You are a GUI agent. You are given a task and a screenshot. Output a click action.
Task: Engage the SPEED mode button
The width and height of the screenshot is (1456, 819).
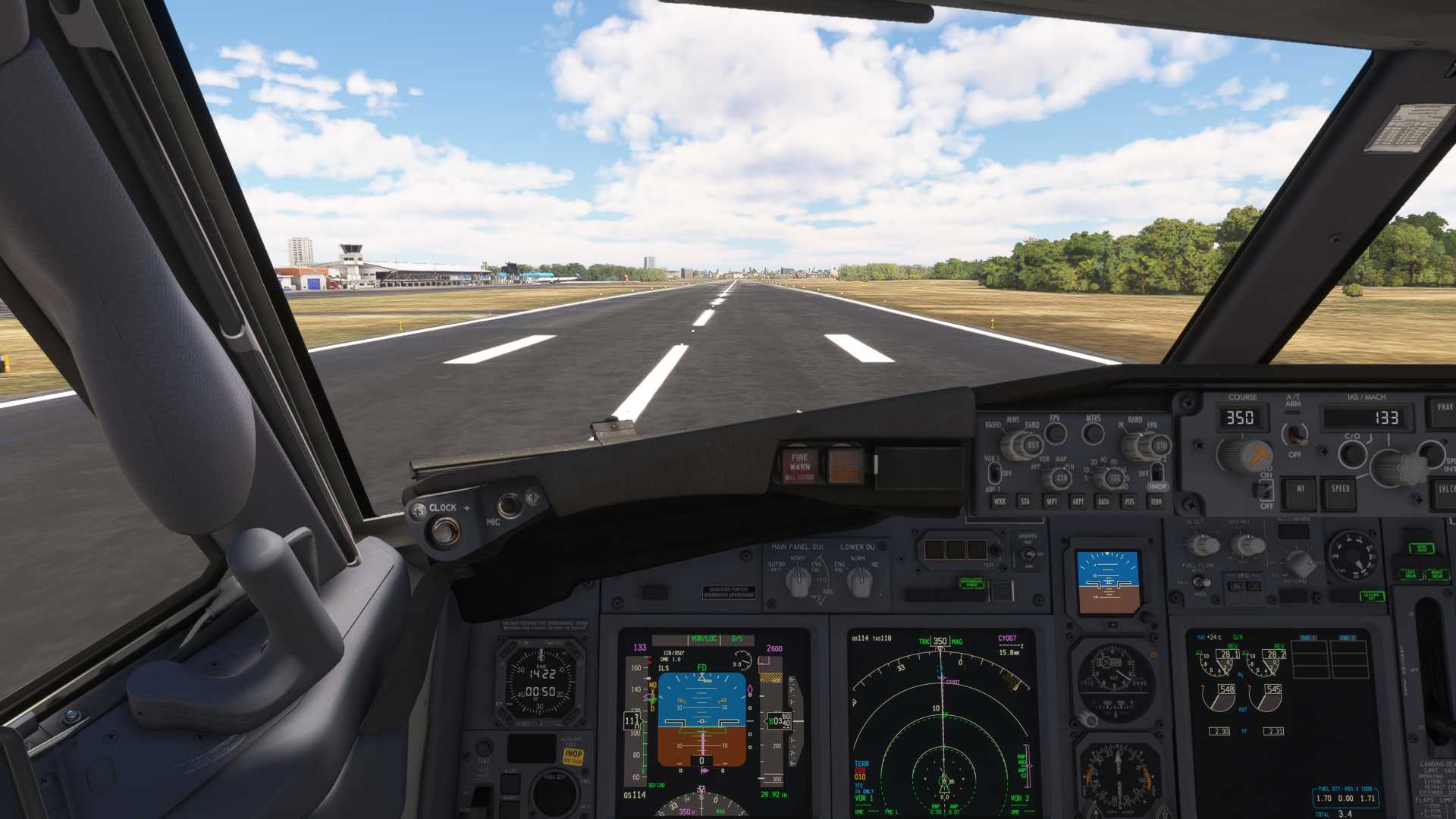(1340, 490)
